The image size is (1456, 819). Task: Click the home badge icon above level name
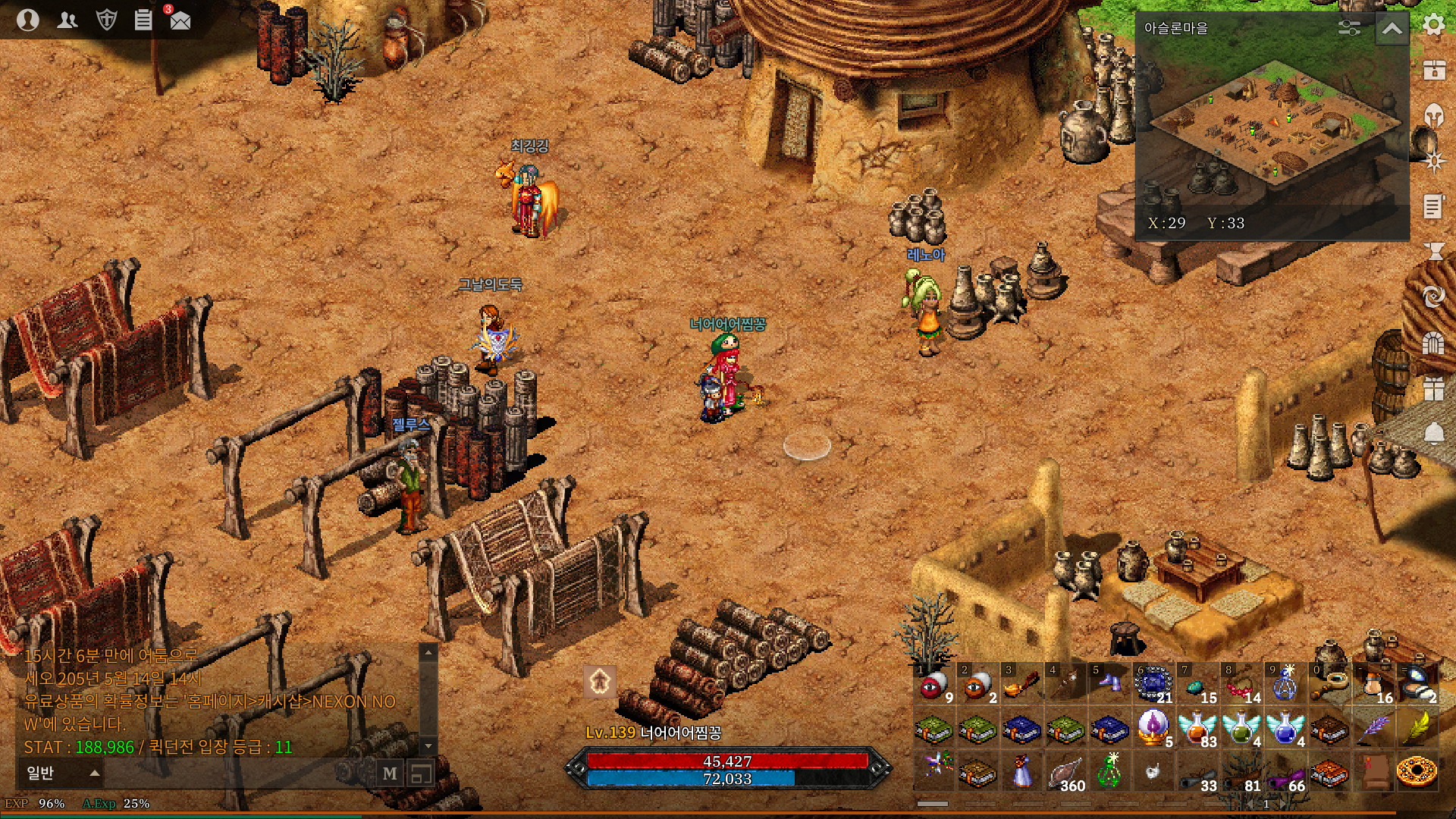click(x=600, y=681)
